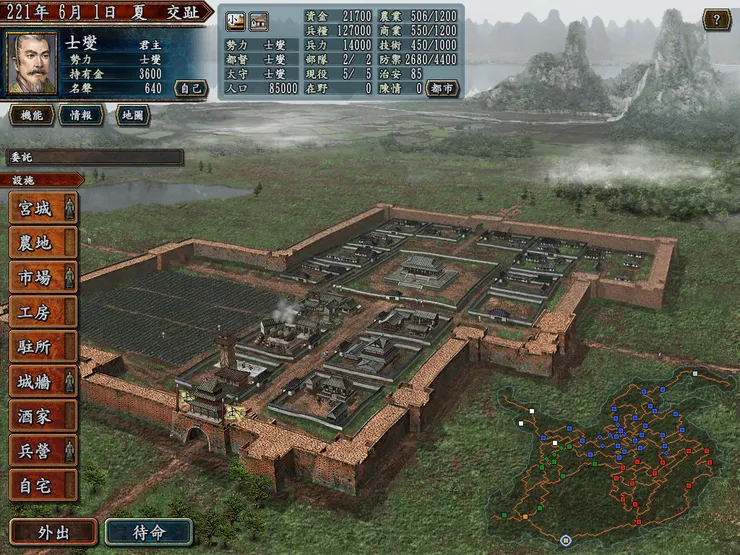
Task: Visit the 駐所 (garrison post) facility
Action: (43, 346)
